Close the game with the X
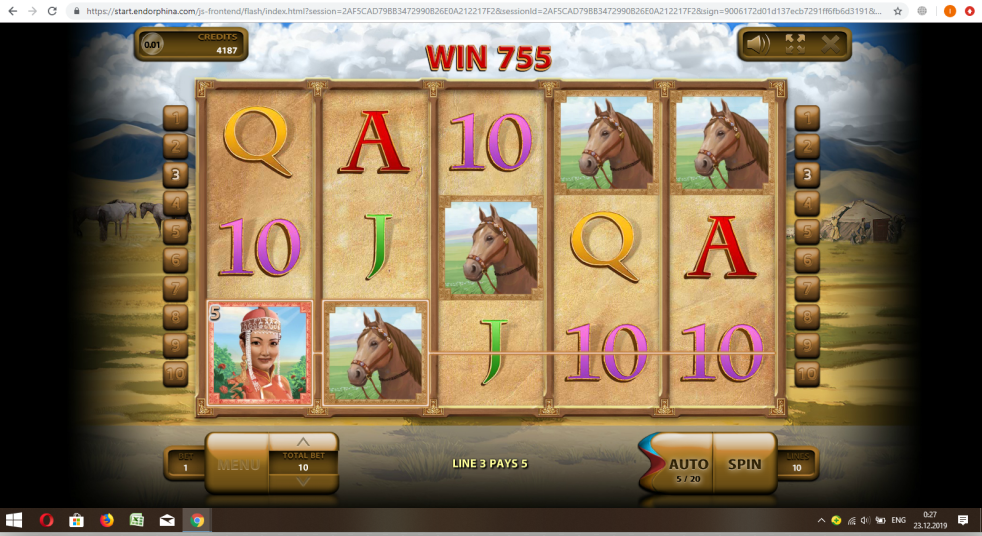The height and width of the screenshot is (536, 982). pyautogui.click(x=830, y=44)
